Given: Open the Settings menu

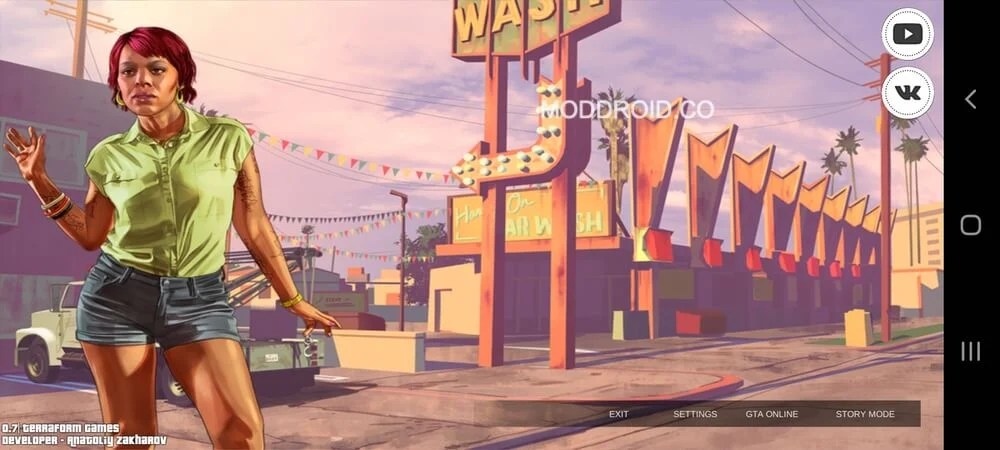Looking at the screenshot, I should click(x=695, y=414).
